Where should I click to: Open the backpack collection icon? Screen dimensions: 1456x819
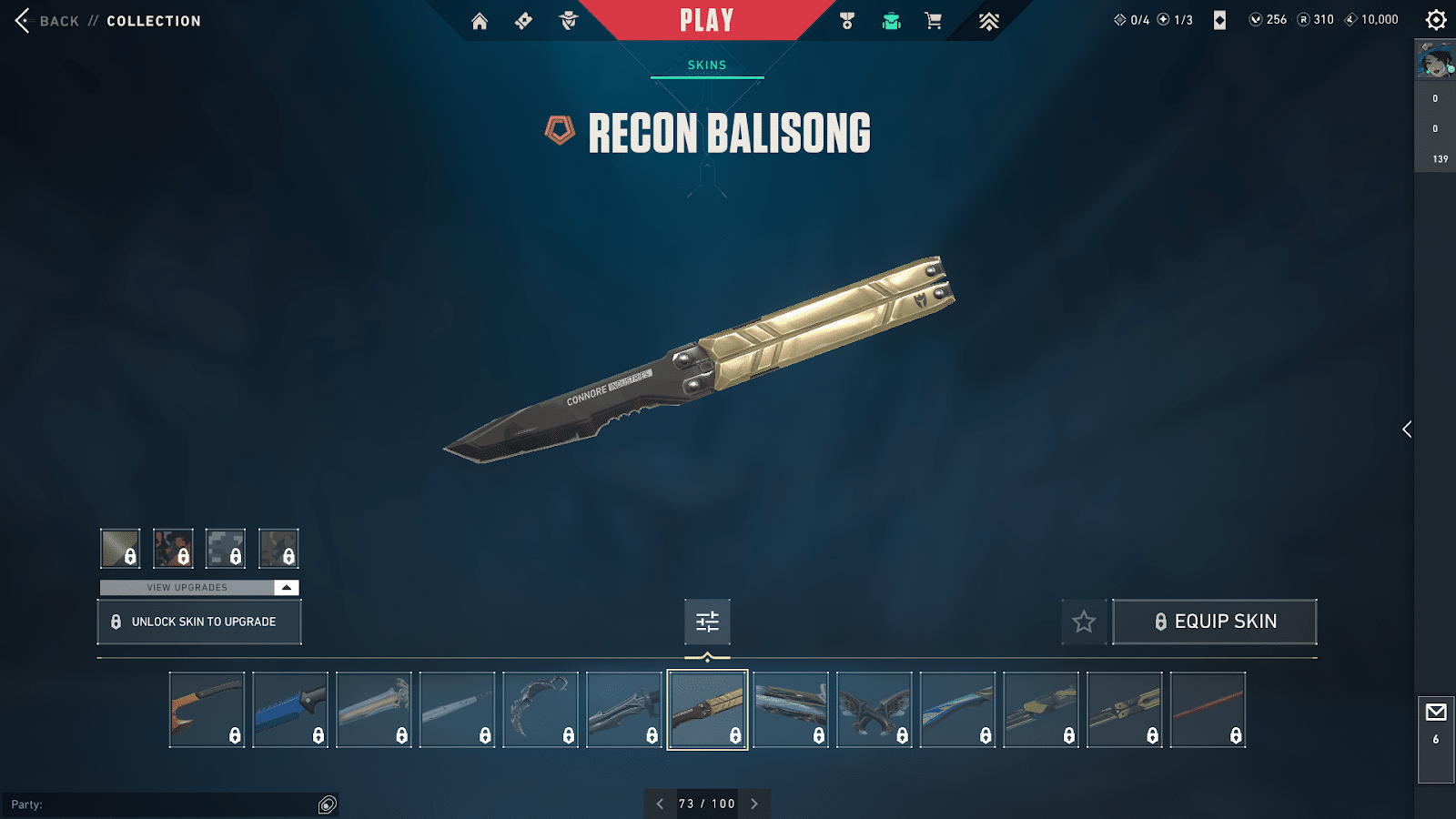[891, 21]
